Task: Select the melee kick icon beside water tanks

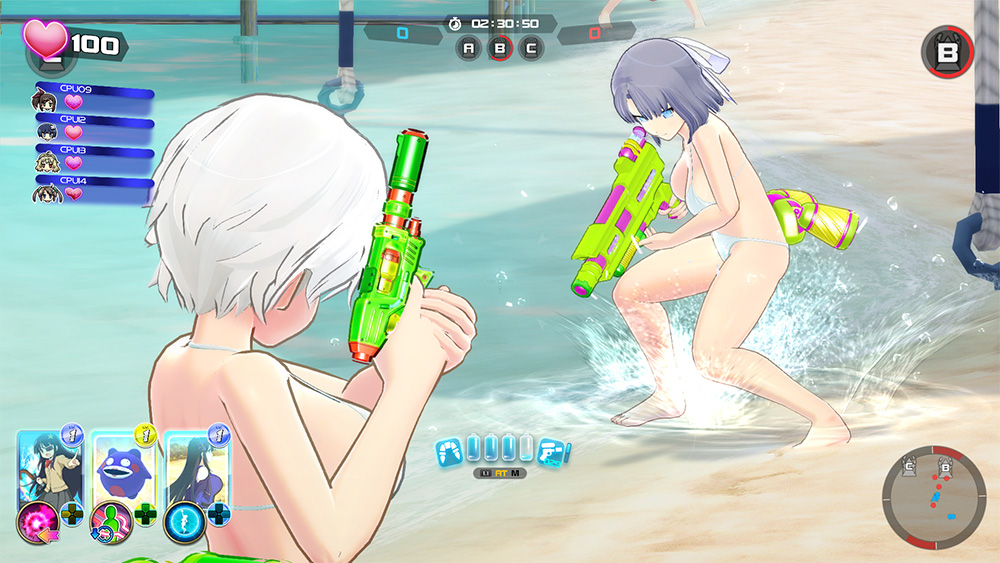Action: pos(449,452)
